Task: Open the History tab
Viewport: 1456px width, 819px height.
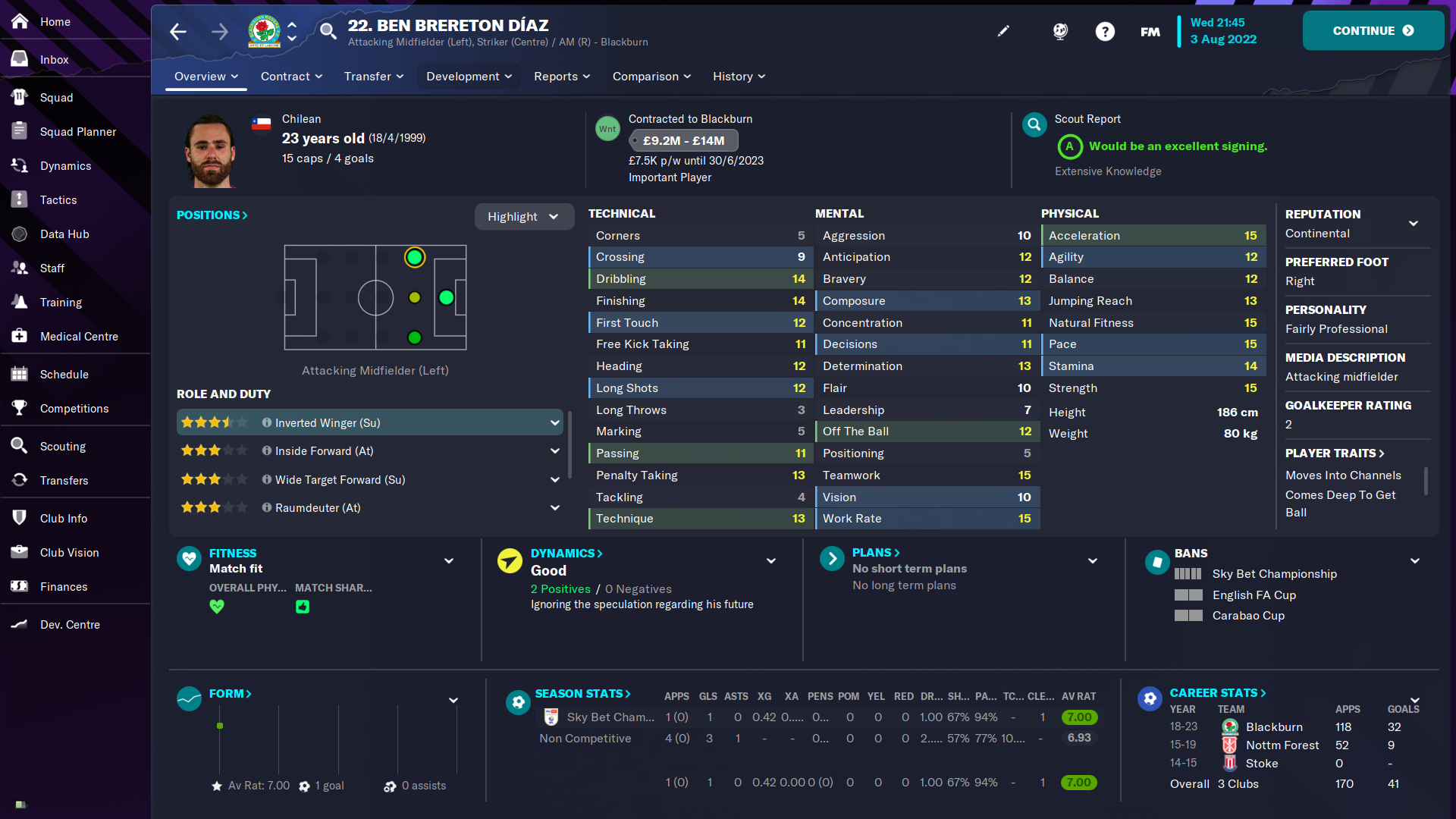Action: (738, 76)
